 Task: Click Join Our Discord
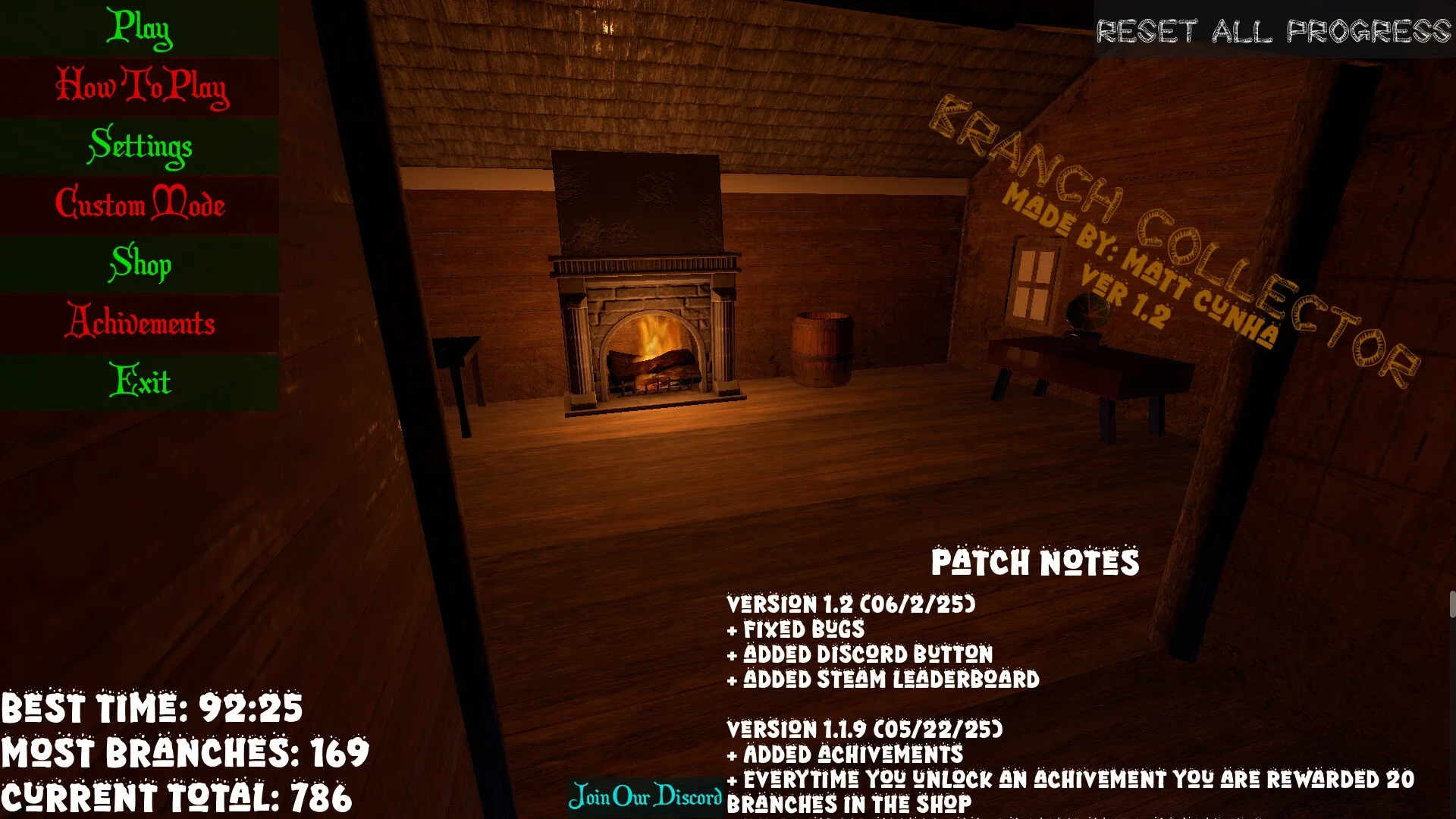pyautogui.click(x=646, y=797)
